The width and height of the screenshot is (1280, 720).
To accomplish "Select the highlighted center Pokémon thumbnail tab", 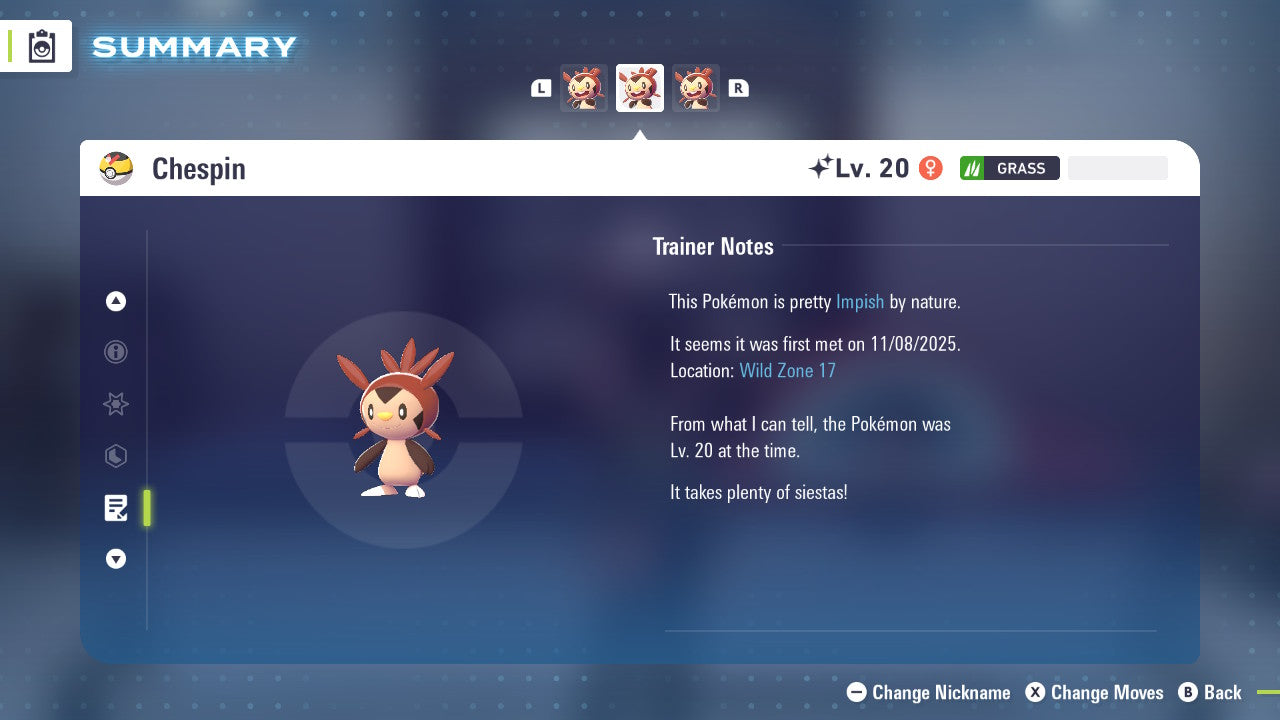I will click(639, 87).
